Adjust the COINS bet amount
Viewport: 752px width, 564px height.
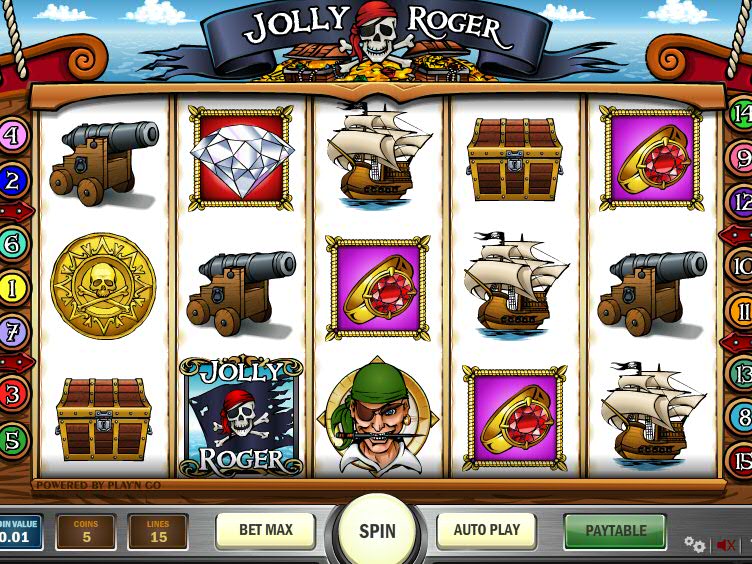click(86, 532)
